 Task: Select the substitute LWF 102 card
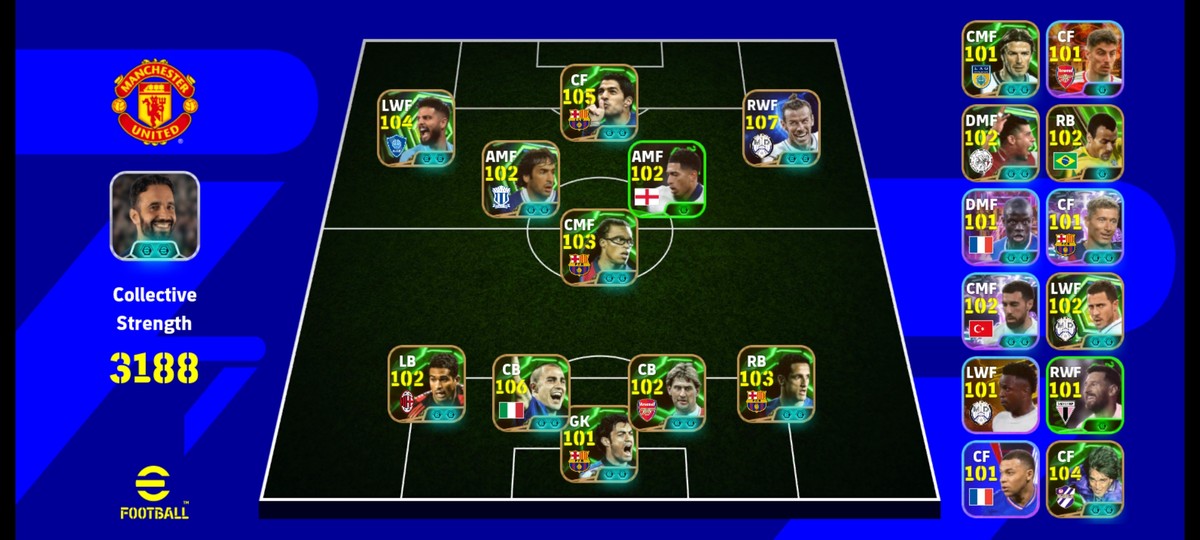coord(1085,311)
